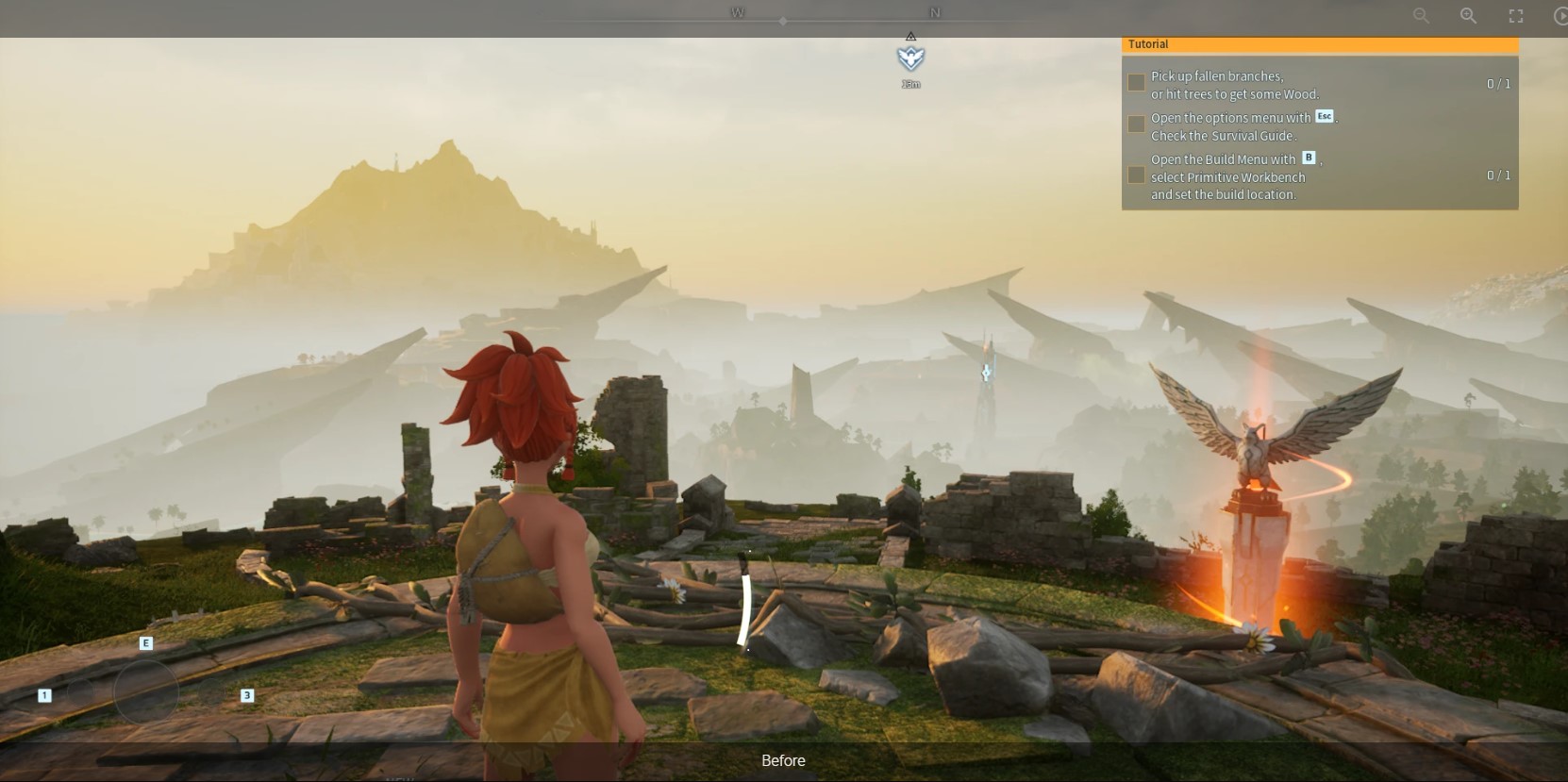The height and width of the screenshot is (782, 1568).
Task: Zoom in with the magnifier plus icon
Action: click(x=1468, y=15)
